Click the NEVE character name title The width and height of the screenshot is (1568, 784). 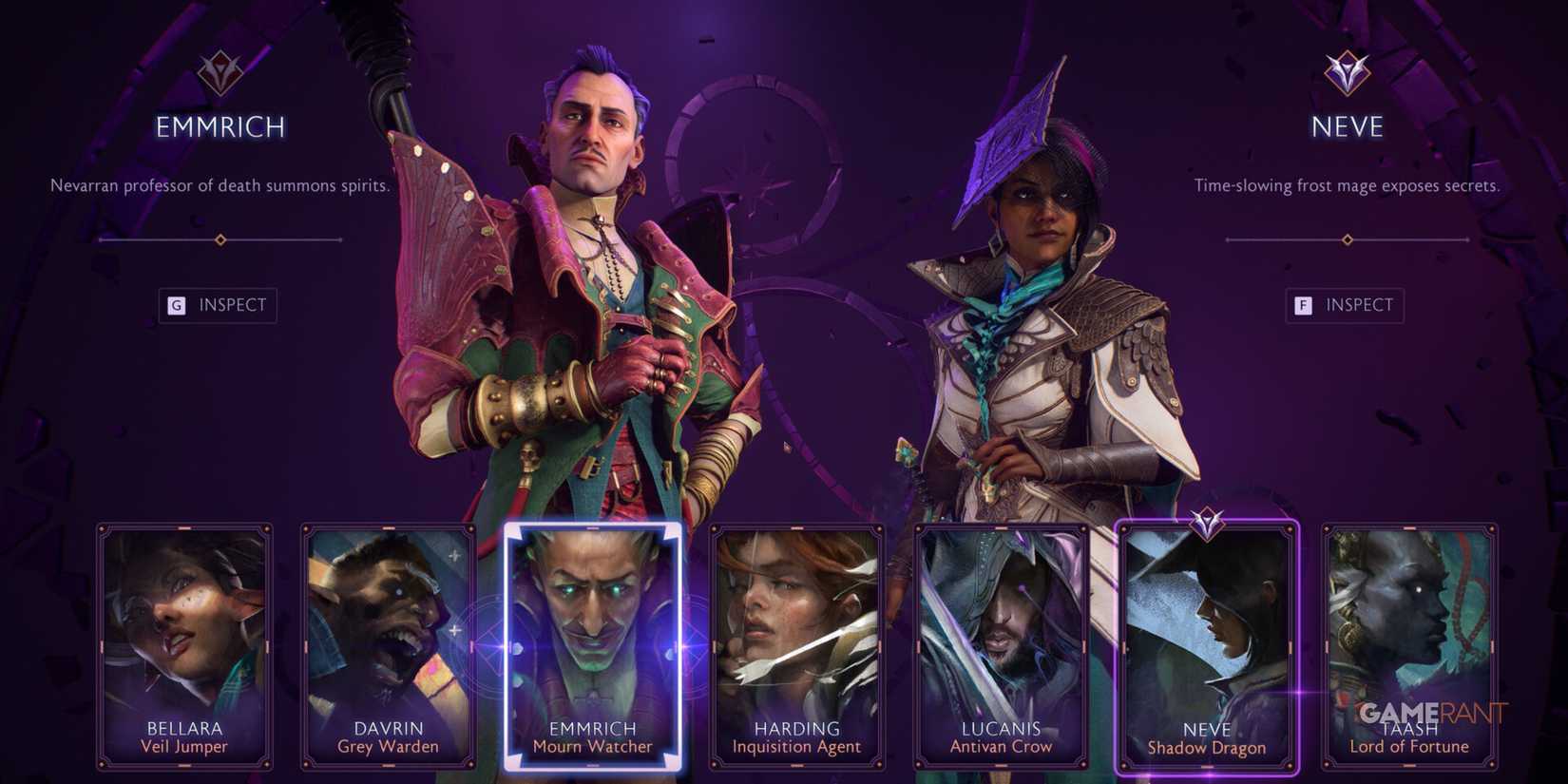[x=1345, y=126]
